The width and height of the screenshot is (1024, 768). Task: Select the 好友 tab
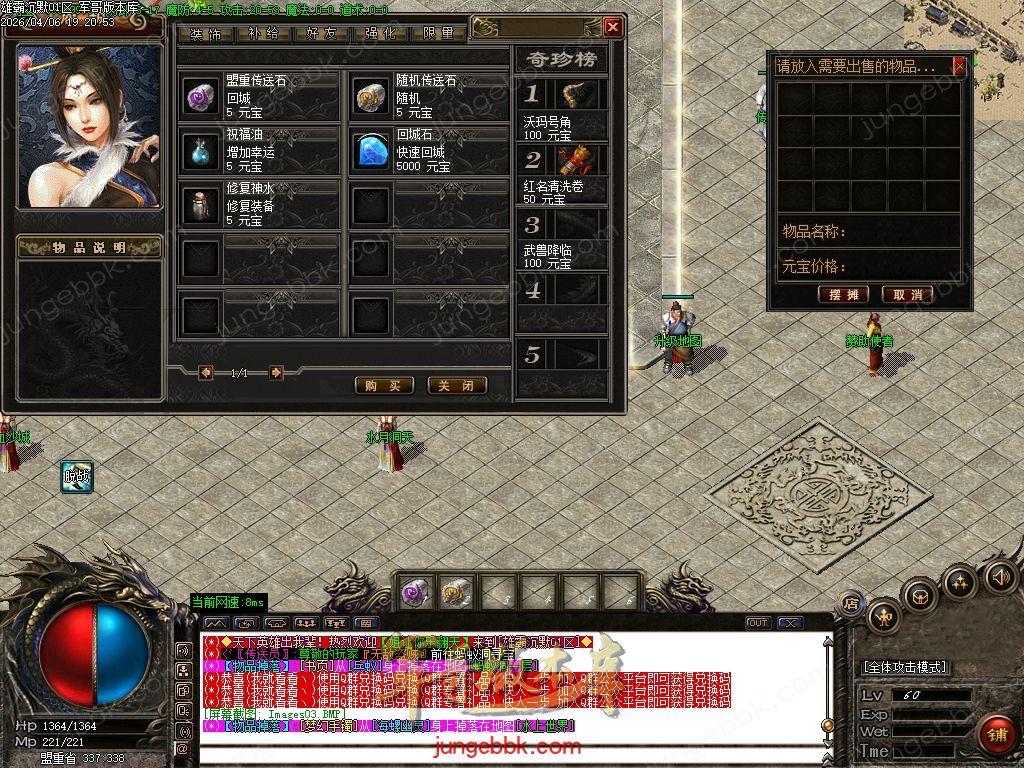click(x=321, y=33)
